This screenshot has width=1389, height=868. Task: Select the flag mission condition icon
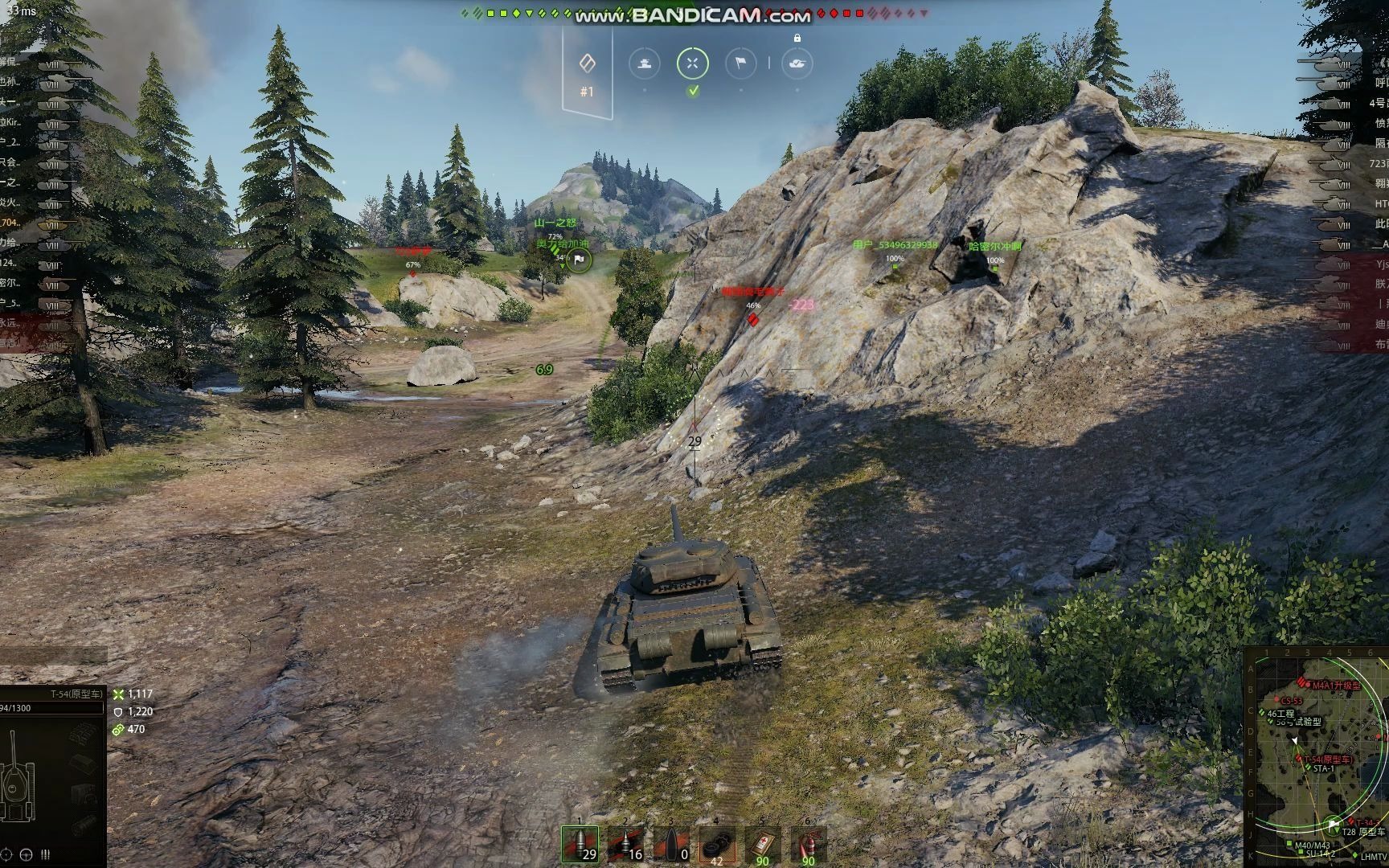coord(740,63)
